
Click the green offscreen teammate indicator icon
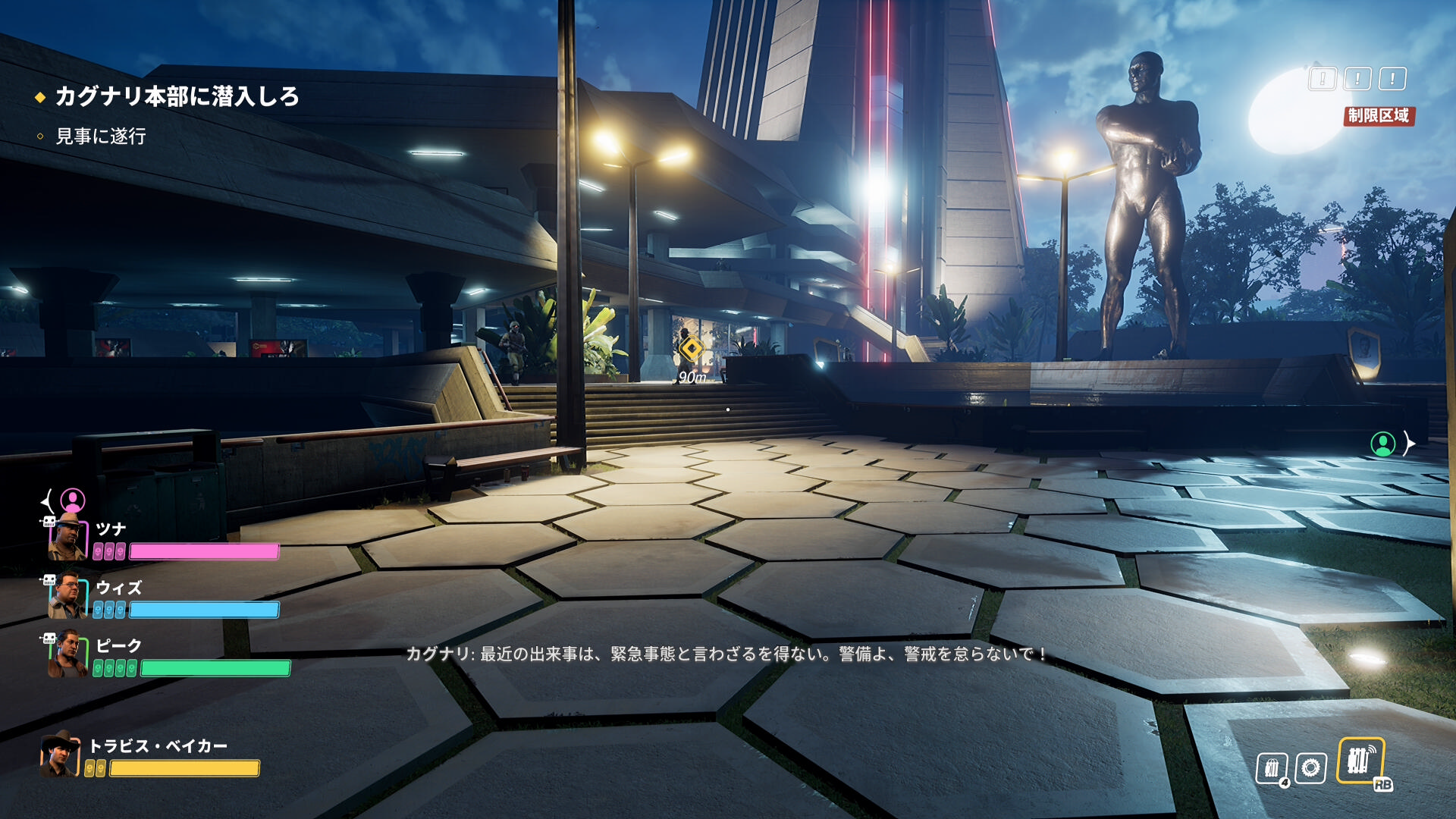(x=1382, y=444)
